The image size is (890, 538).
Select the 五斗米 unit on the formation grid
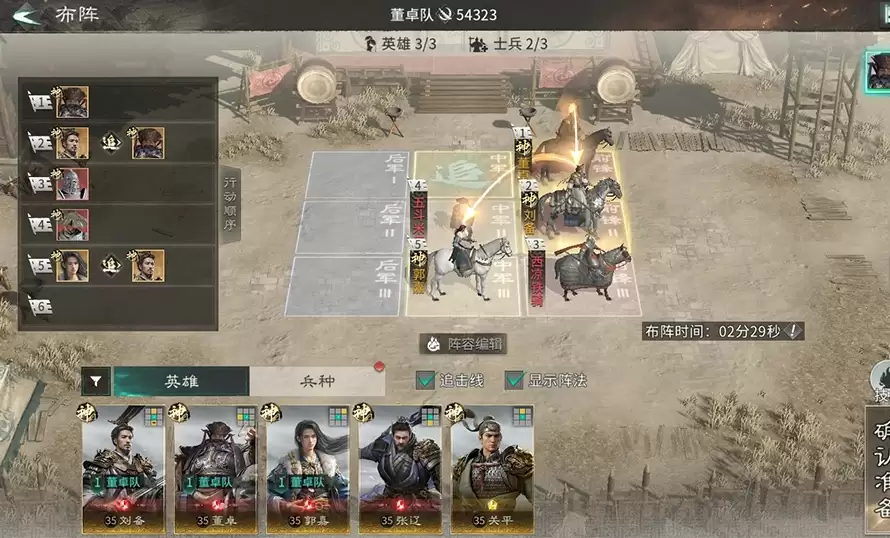419,212
